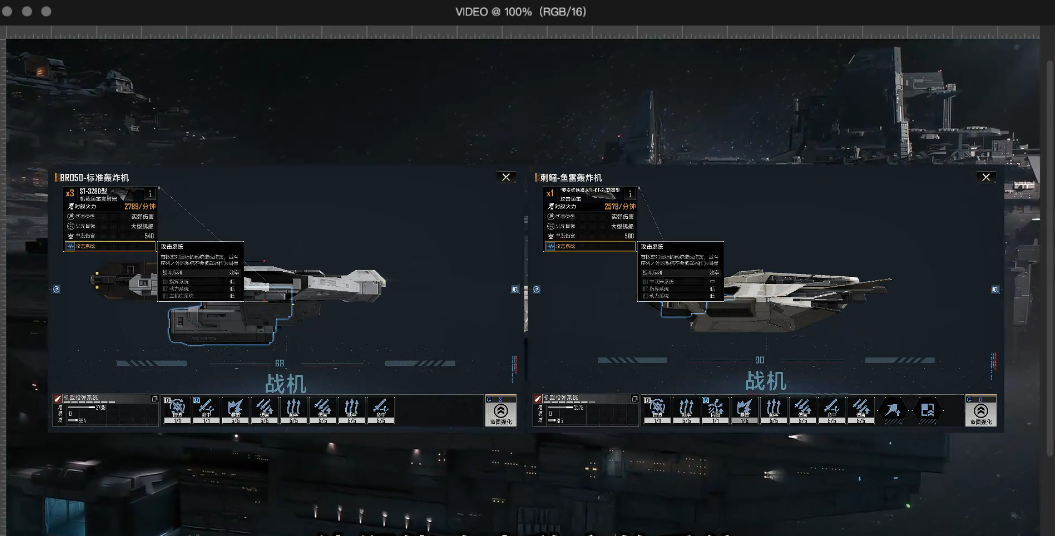Image resolution: width=1055 pixels, height=536 pixels.
Task: Expand the weapon system box in BR050 panel
Action: click(x=154, y=398)
